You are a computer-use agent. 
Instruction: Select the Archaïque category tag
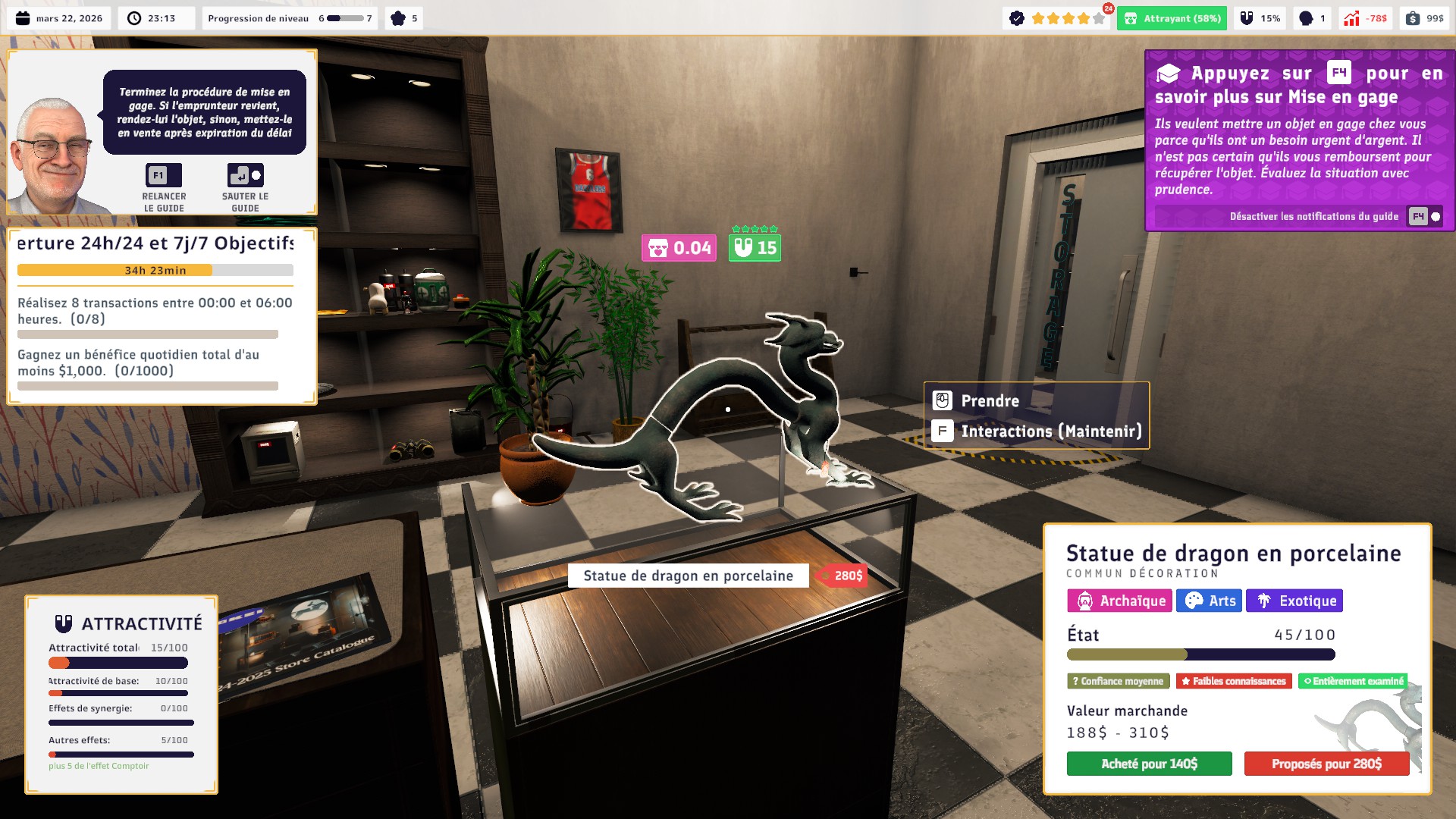coord(1119,601)
